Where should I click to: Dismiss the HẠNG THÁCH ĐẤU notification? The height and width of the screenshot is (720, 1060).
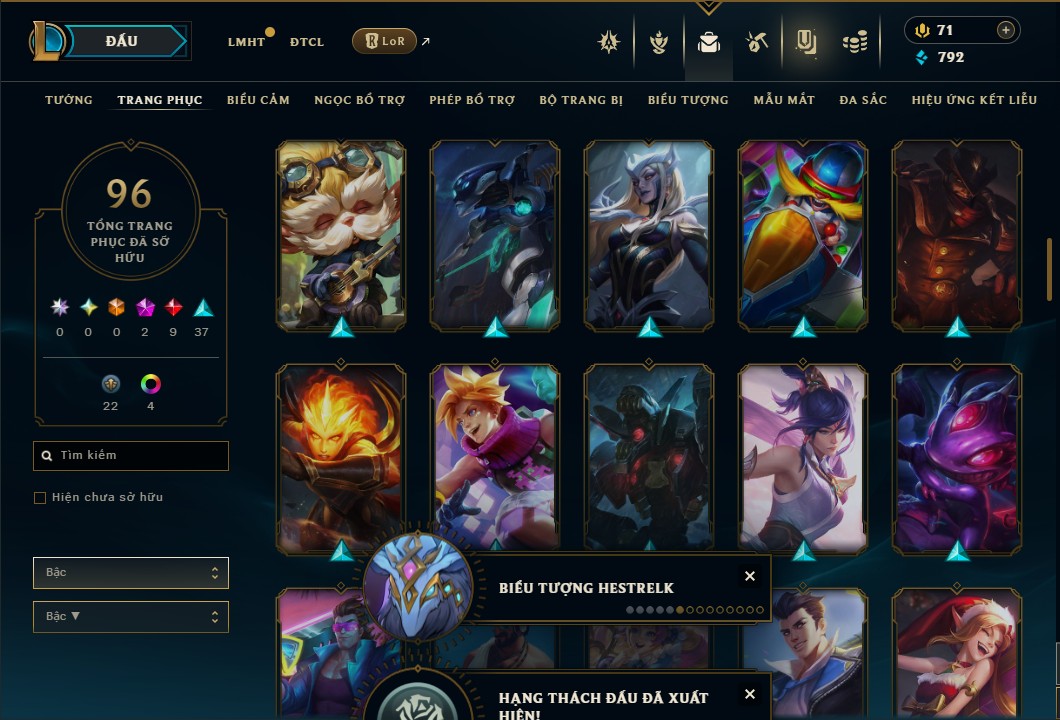point(750,694)
